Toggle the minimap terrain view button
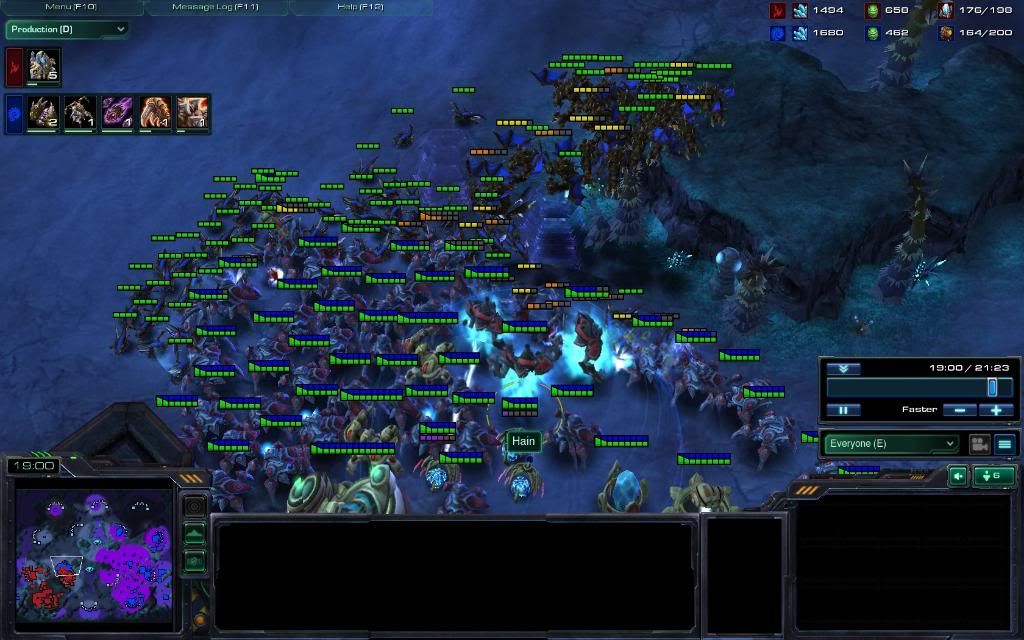 (194, 535)
